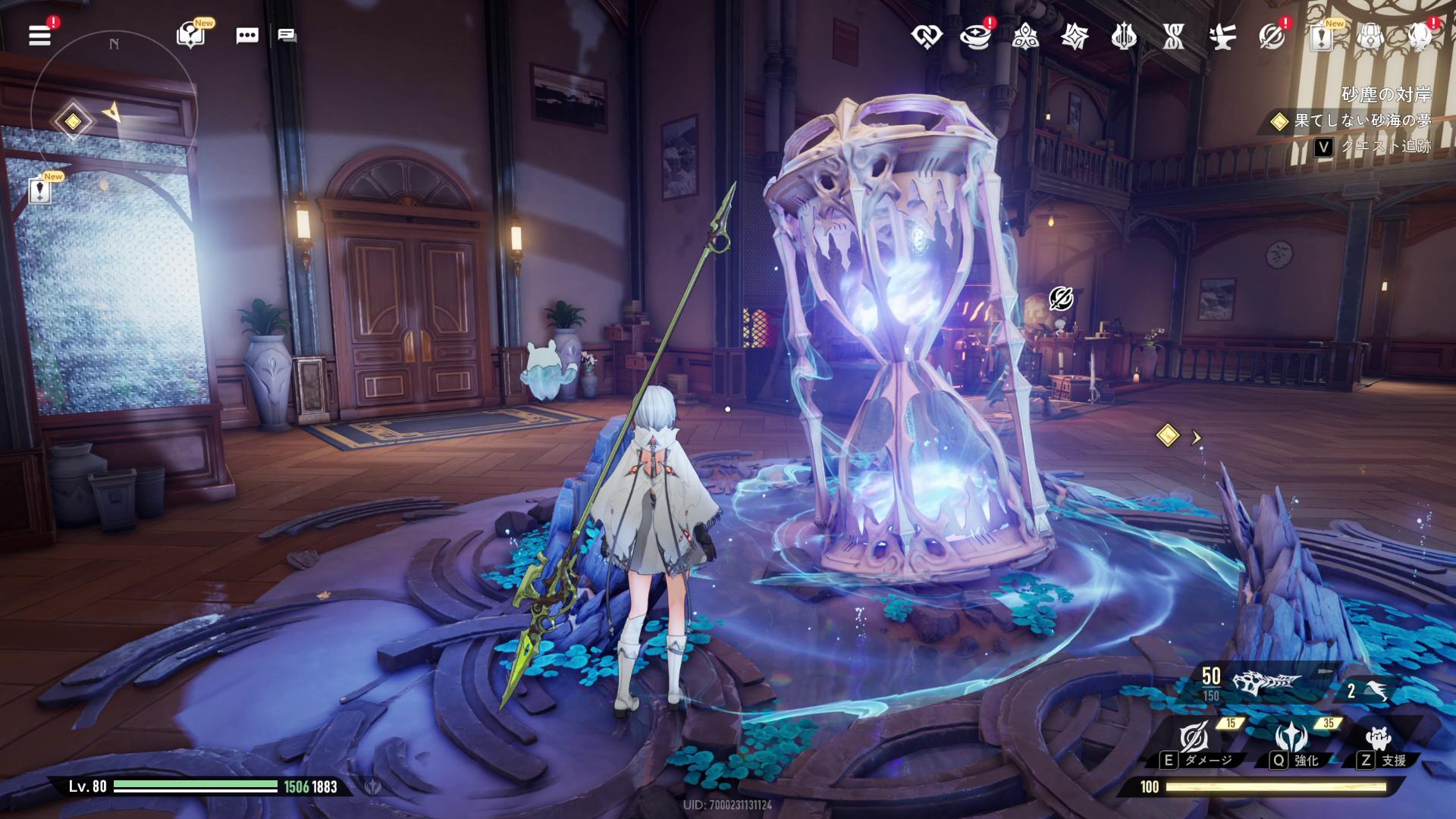Open the interlocked hearts icon
1456x819 pixels.
tap(927, 36)
